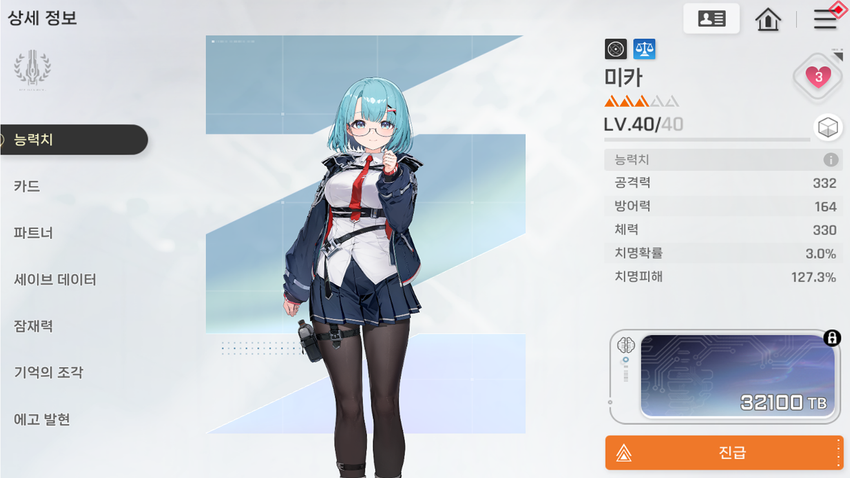The image size is (850, 478).
Task: Click the dark circular attribute icon
Action: click(x=616, y=48)
